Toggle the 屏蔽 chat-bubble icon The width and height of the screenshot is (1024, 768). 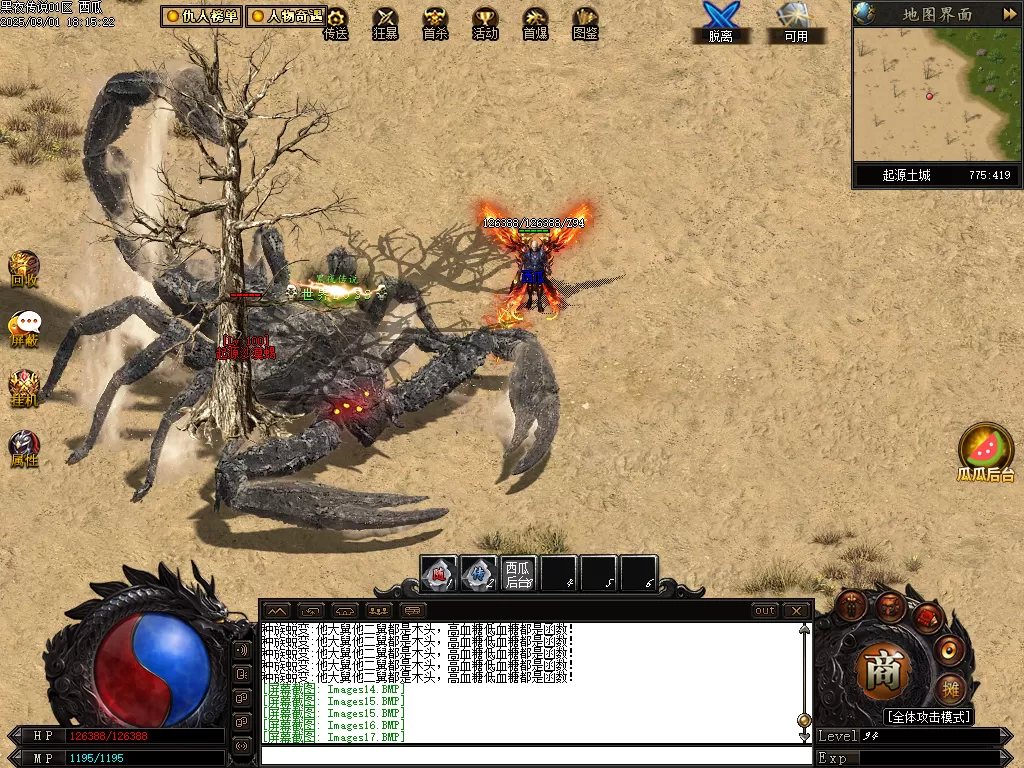click(x=25, y=328)
